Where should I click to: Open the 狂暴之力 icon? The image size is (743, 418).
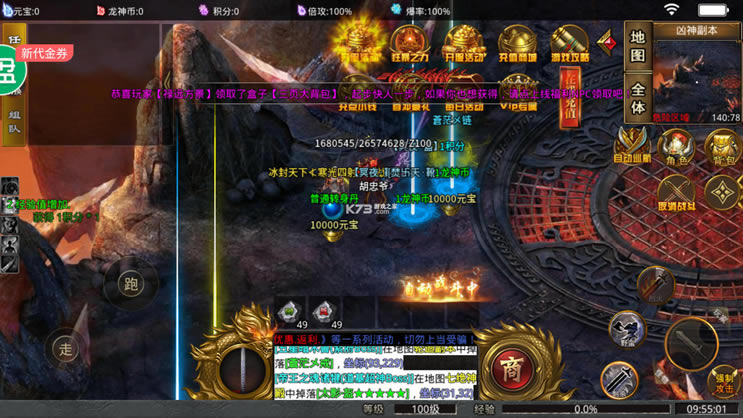coord(410,46)
